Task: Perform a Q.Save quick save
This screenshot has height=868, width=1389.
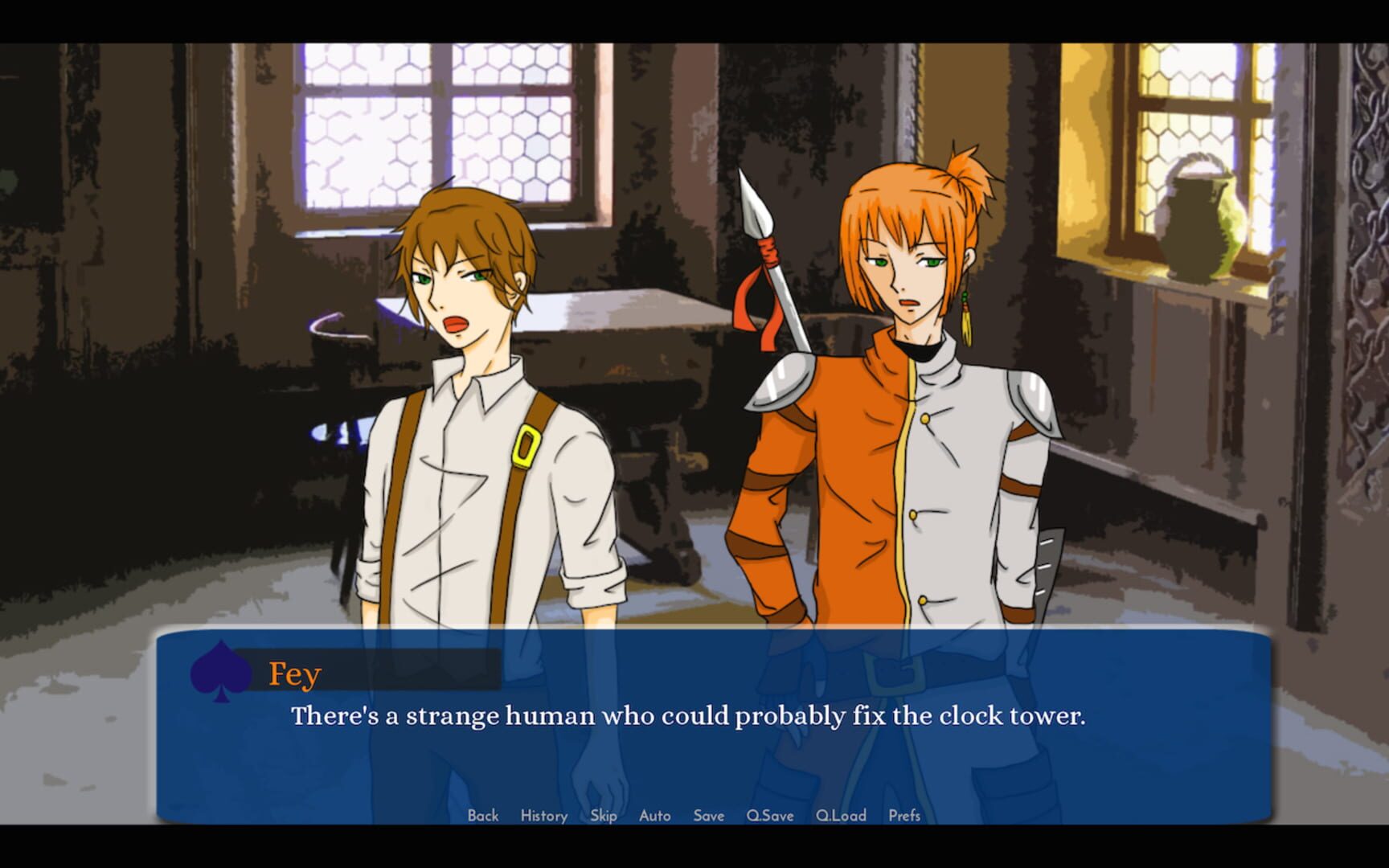Action: click(x=768, y=815)
